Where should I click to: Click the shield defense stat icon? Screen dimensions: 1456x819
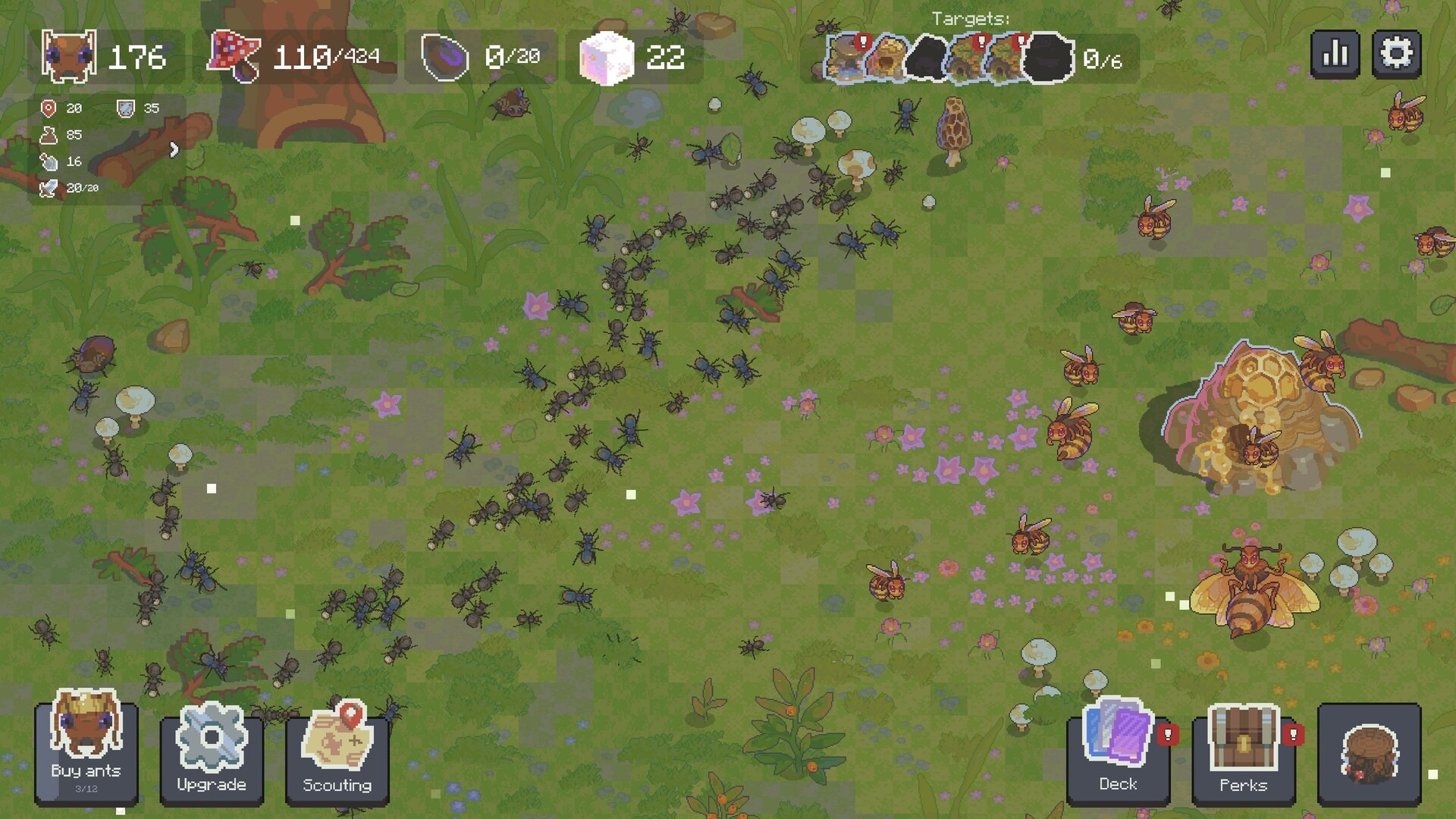125,108
